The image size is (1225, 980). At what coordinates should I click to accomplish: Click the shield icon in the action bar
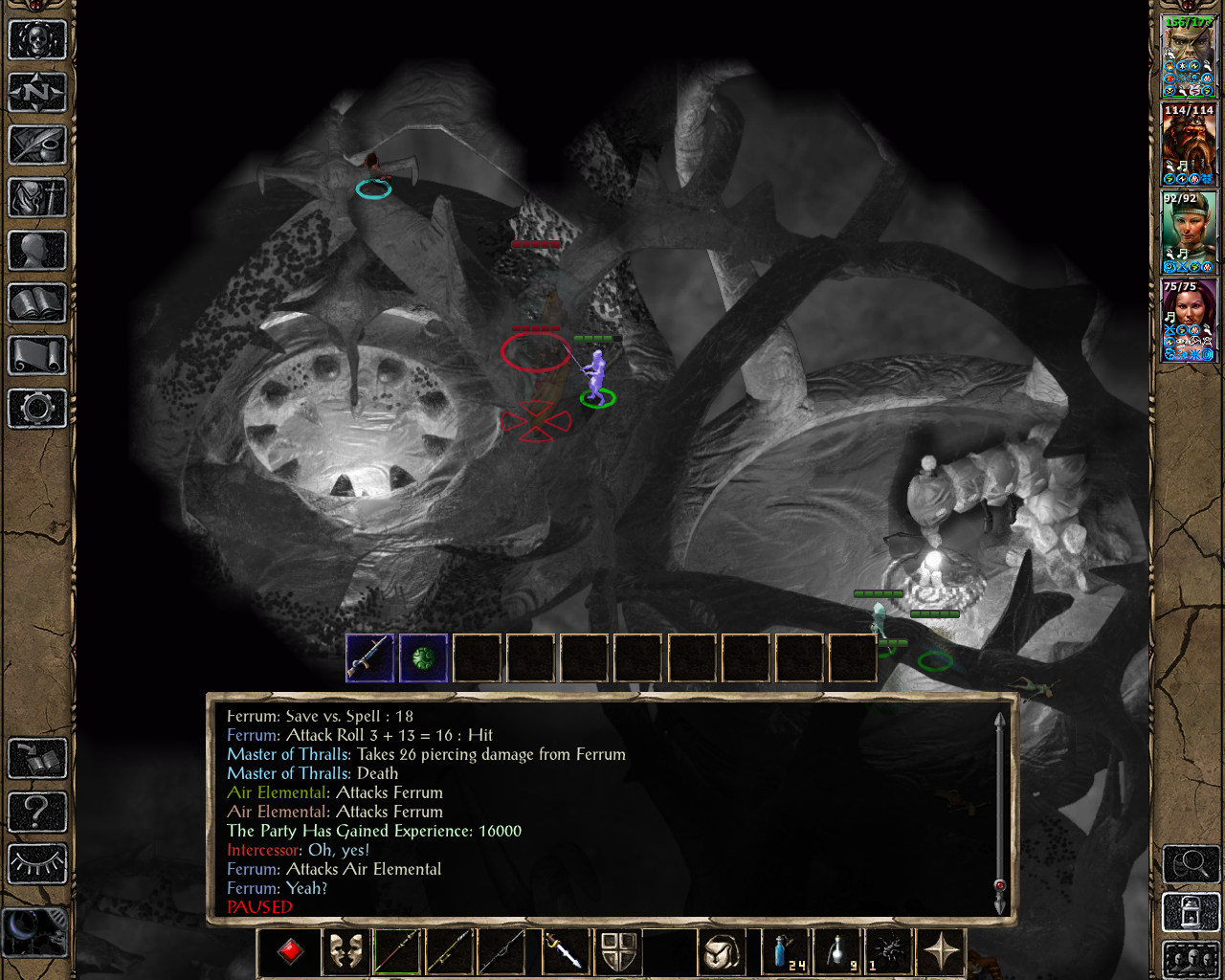click(x=619, y=950)
